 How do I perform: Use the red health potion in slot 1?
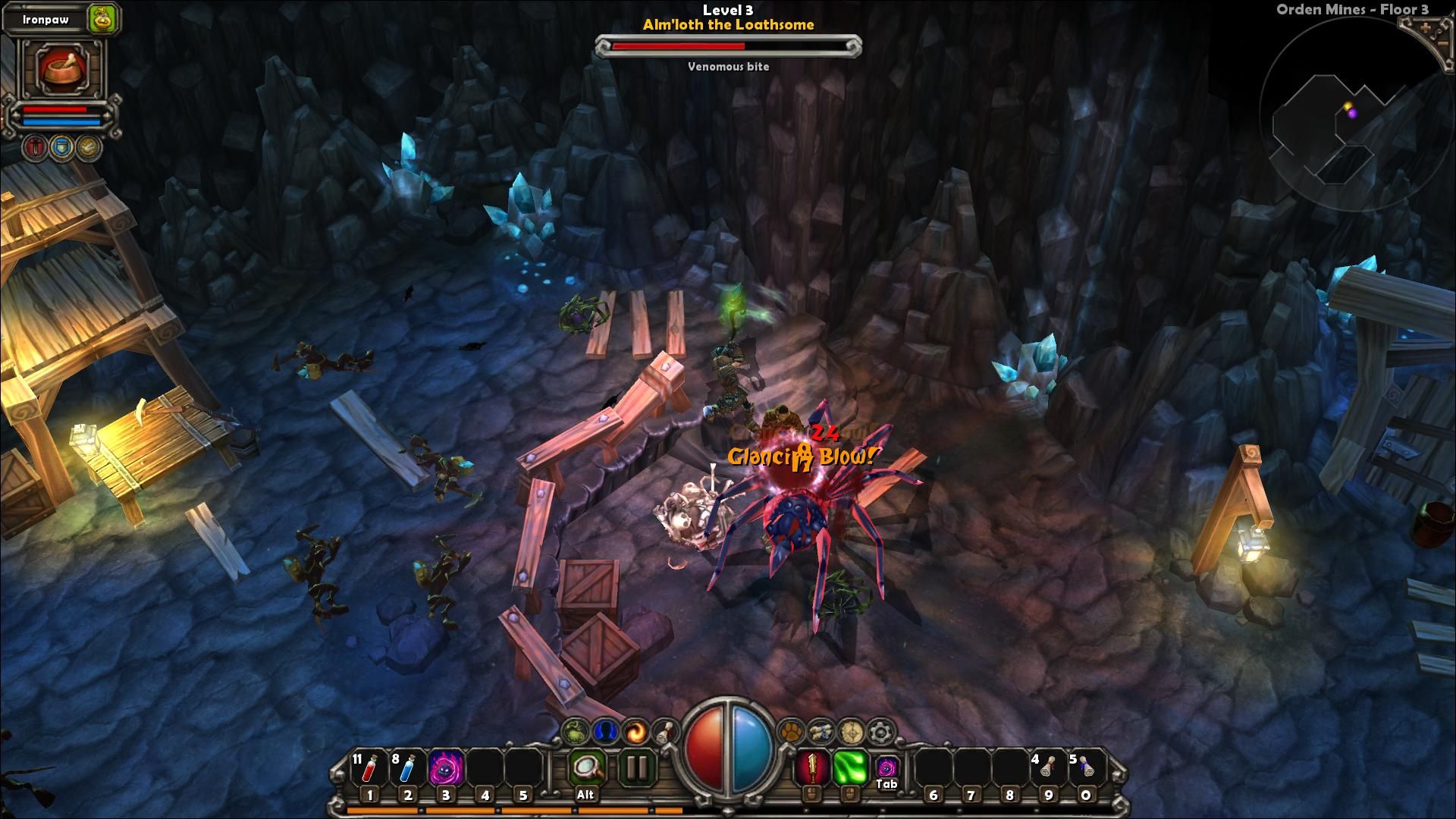click(369, 767)
